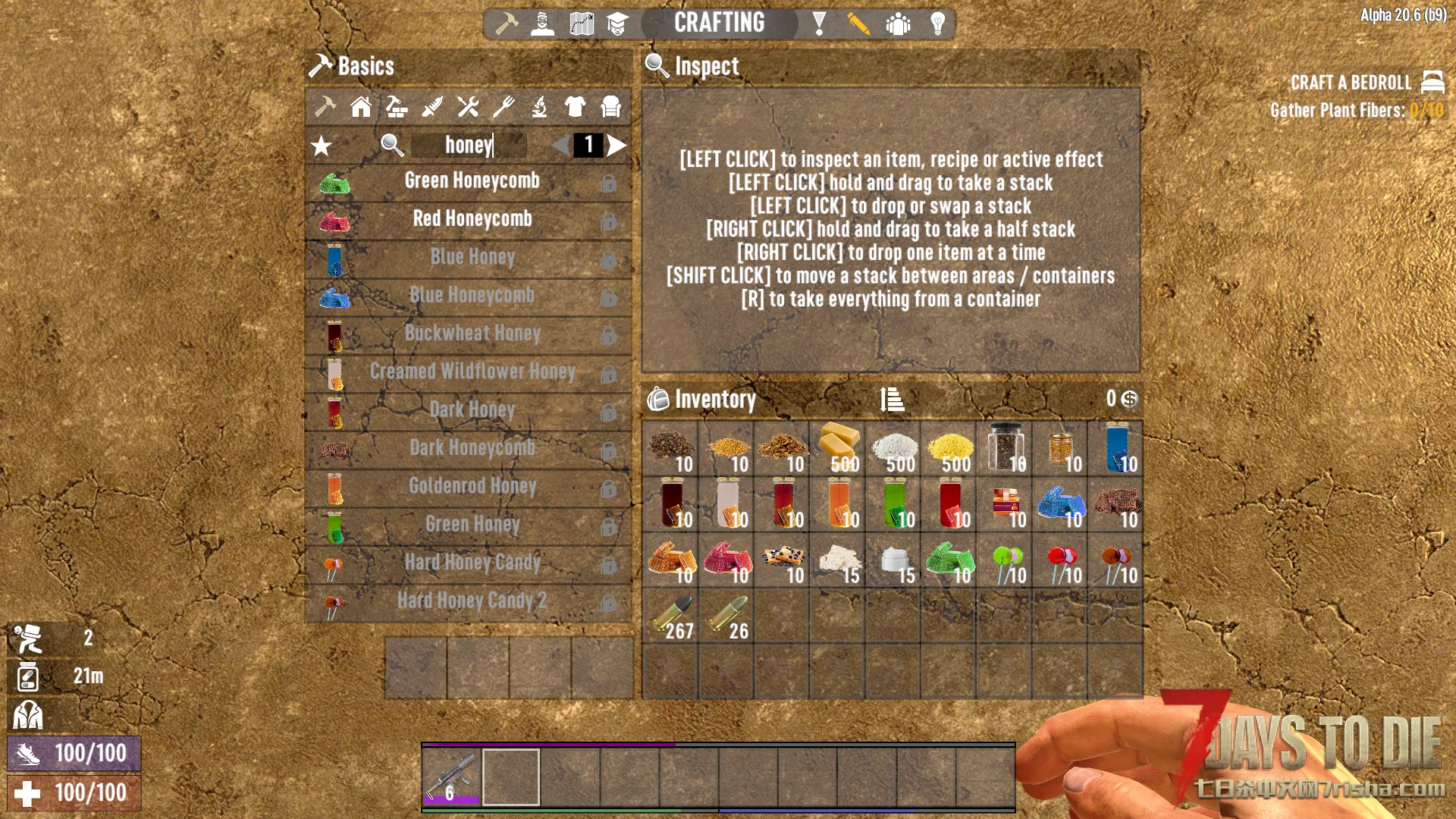Select the Green Honeycomb recipe
Screen dimensions: 1456x819
pos(471,181)
